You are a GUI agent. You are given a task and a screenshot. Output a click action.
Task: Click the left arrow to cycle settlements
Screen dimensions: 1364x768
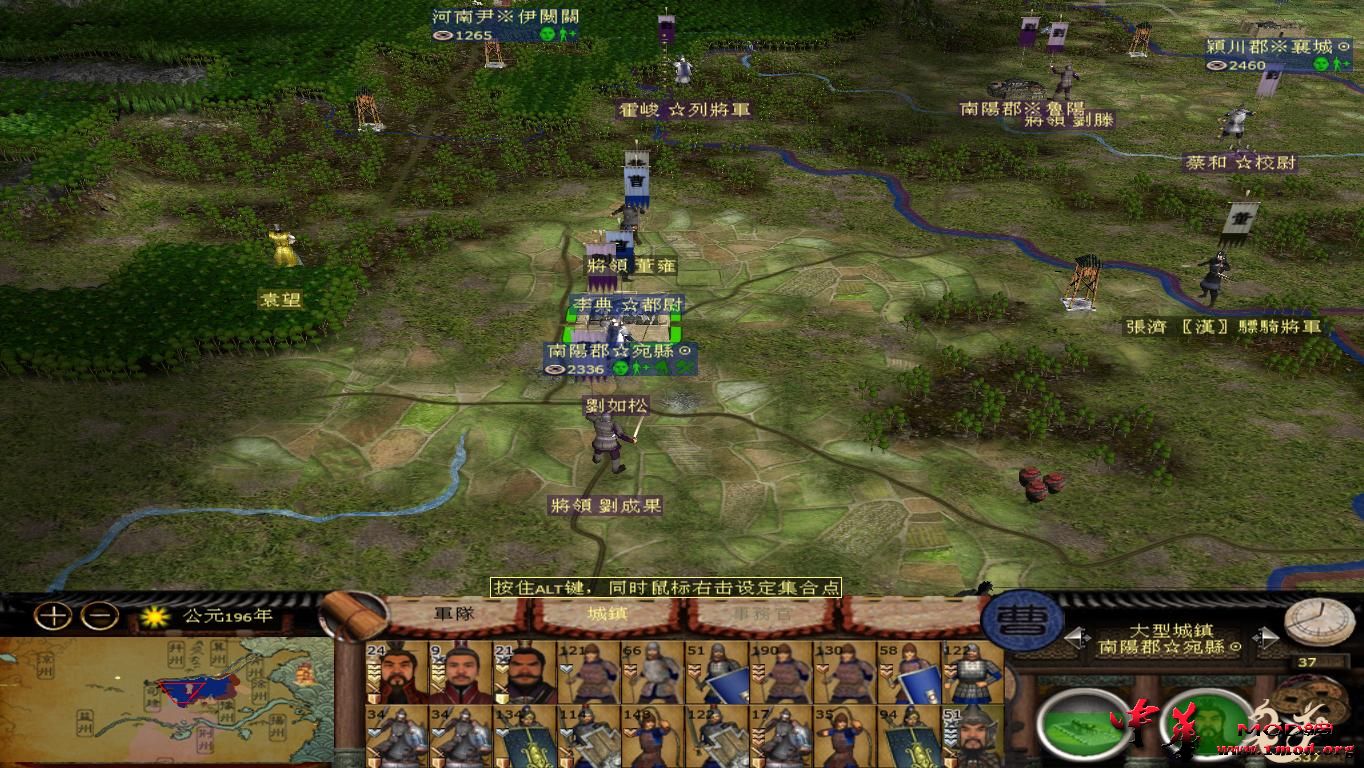[1077, 637]
